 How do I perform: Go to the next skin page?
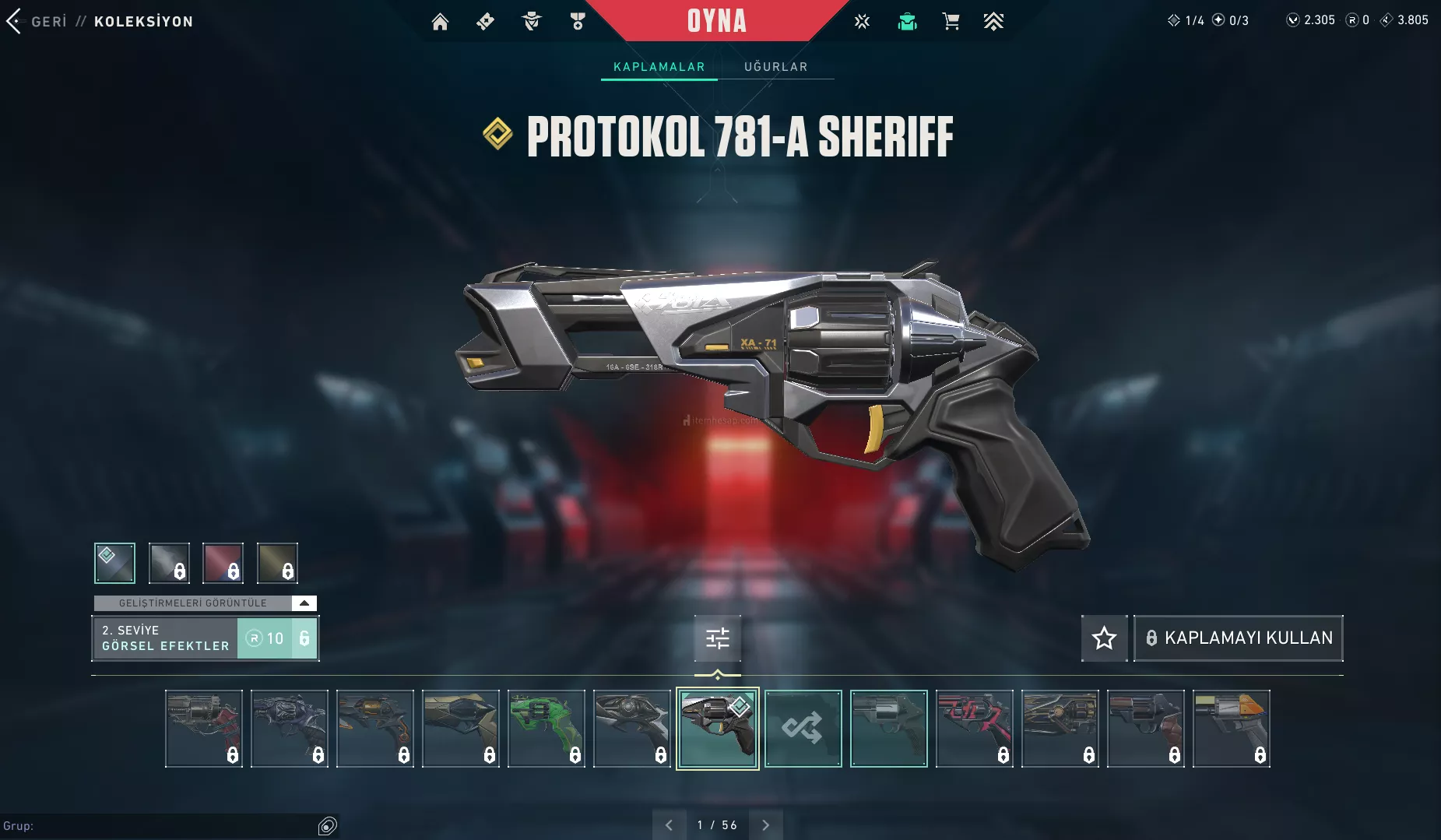(x=765, y=825)
